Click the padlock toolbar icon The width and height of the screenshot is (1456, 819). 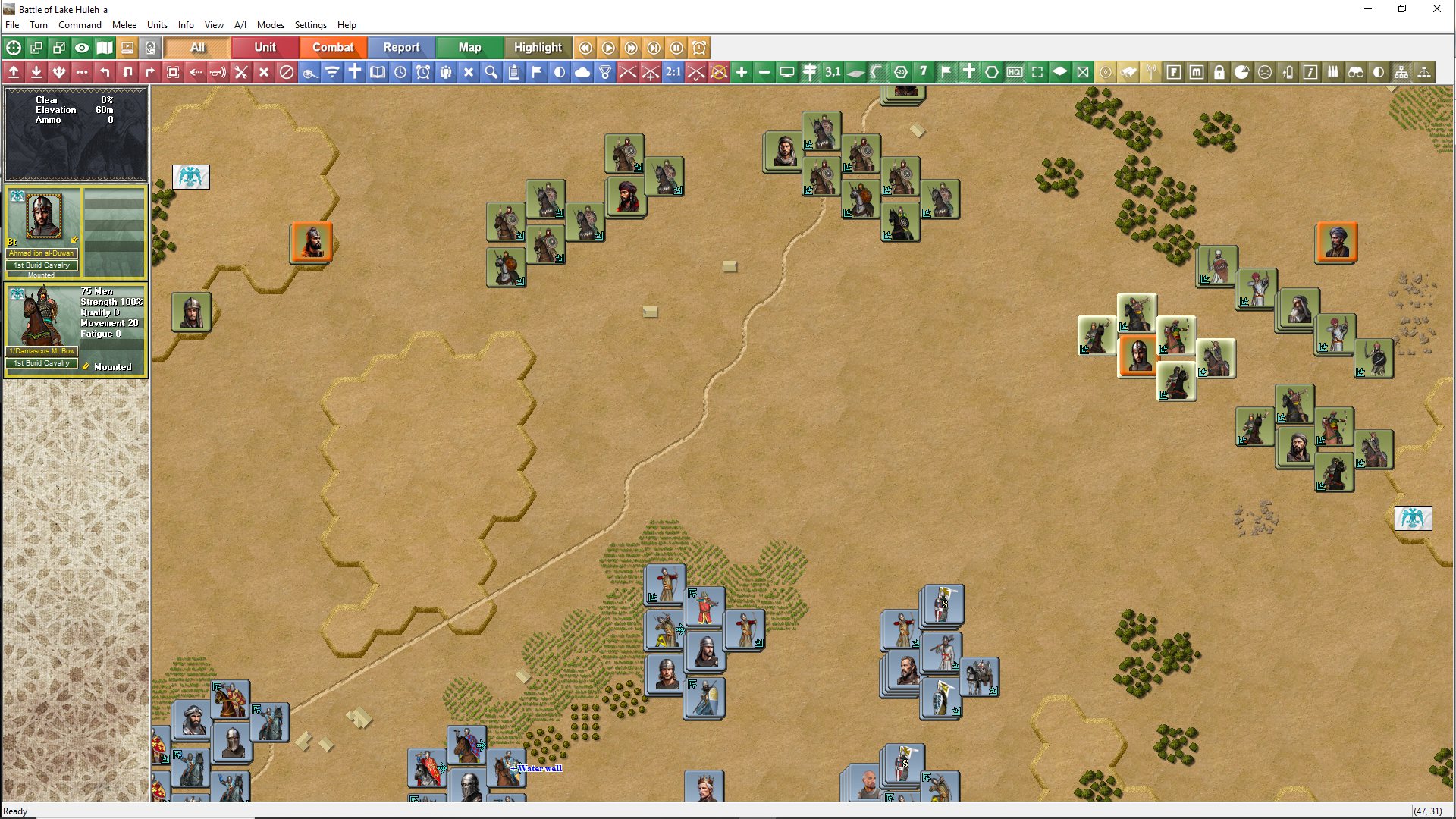[x=1219, y=72]
